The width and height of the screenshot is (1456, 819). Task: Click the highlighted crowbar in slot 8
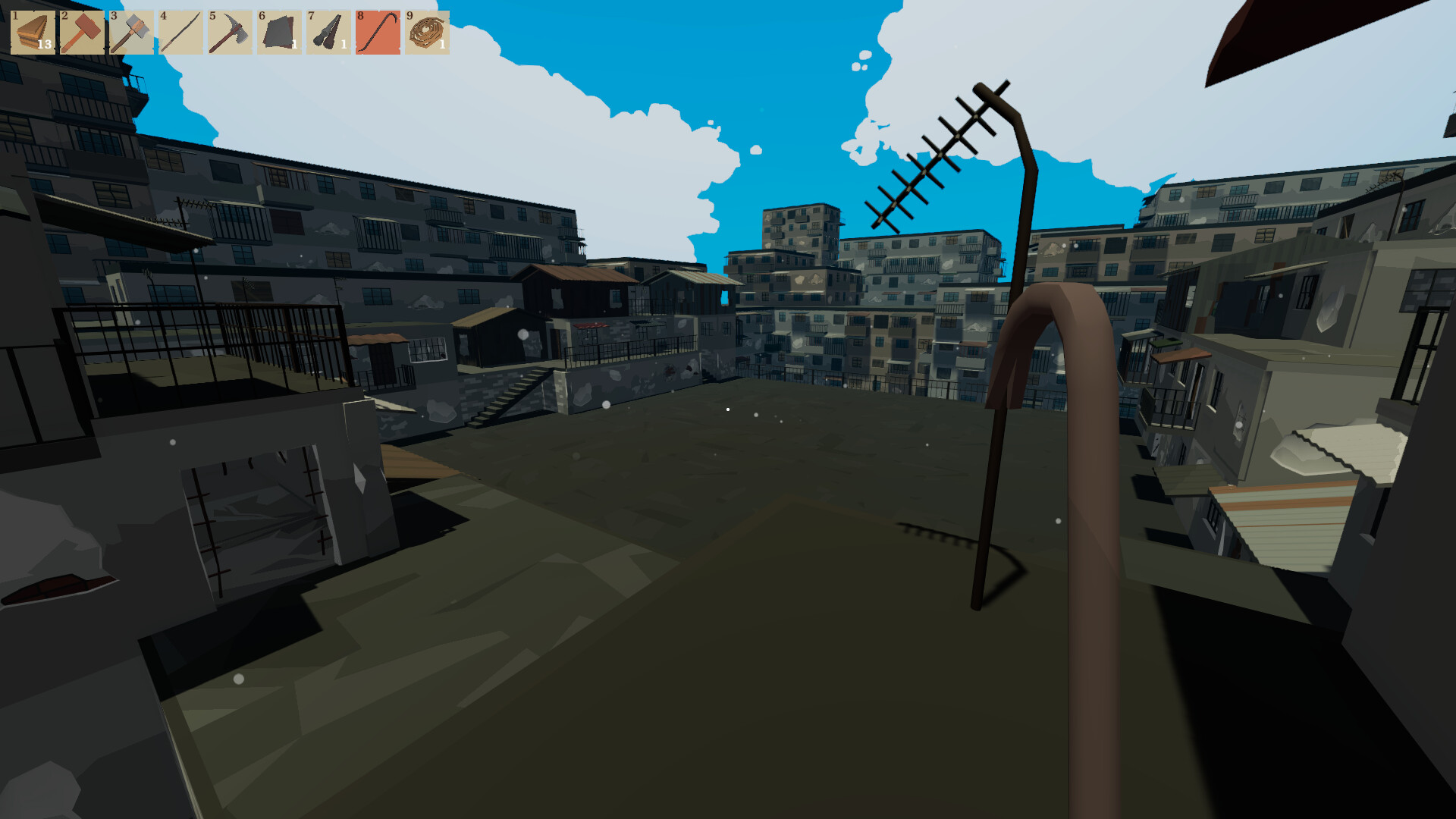(x=377, y=32)
